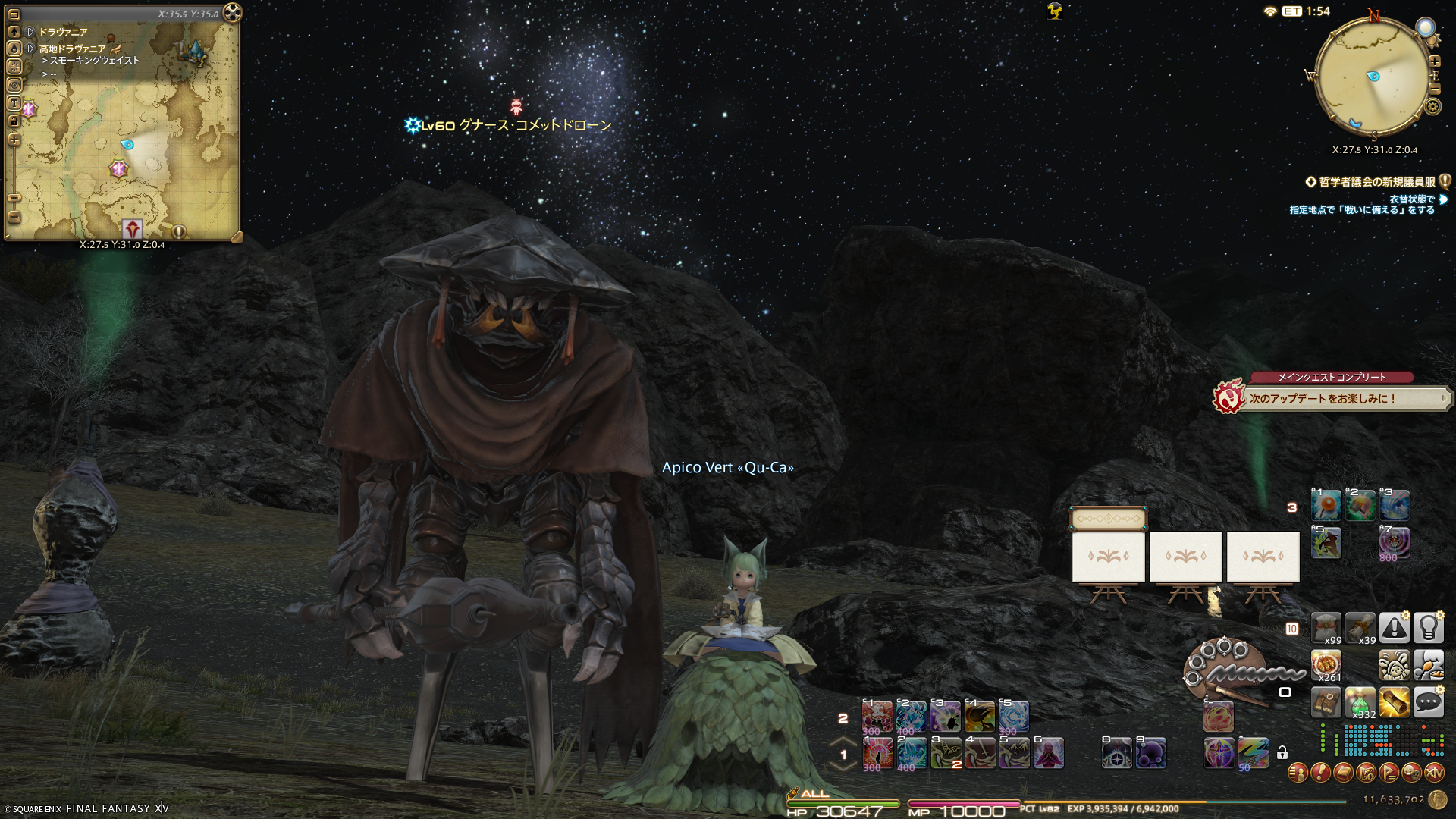Viewport: 1456px width, 819px height.
Task: Click the circular minimap
Action: coord(1373,76)
